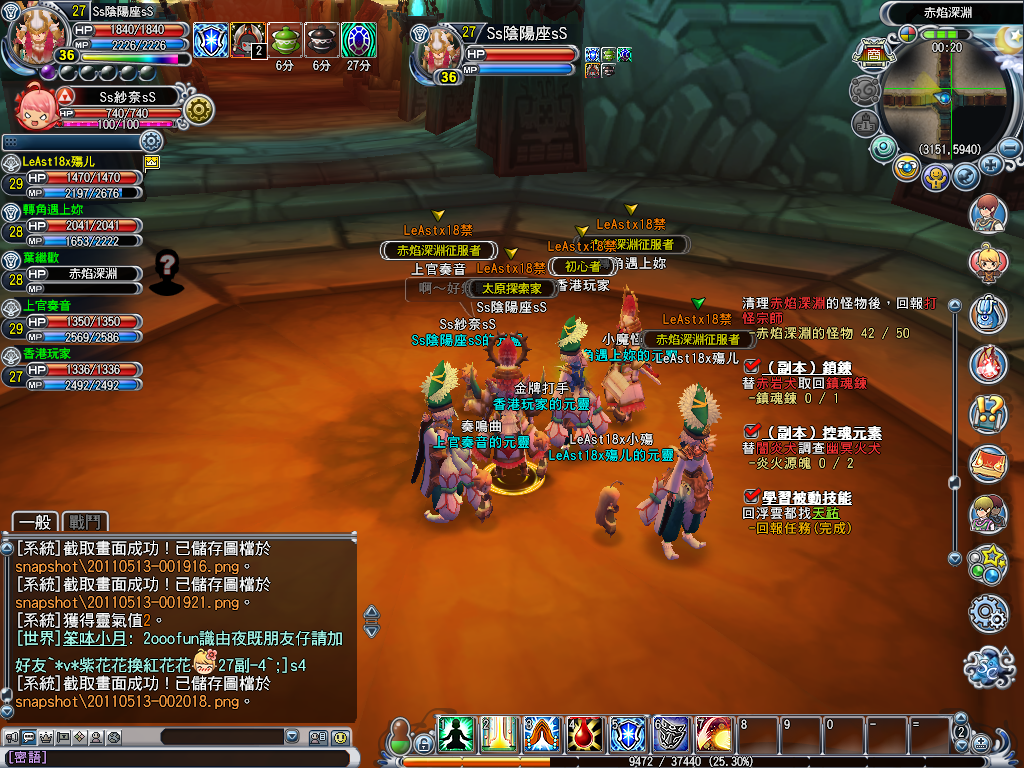
Task: Switch to the 戰鬥 chat tab
Action: point(85,521)
